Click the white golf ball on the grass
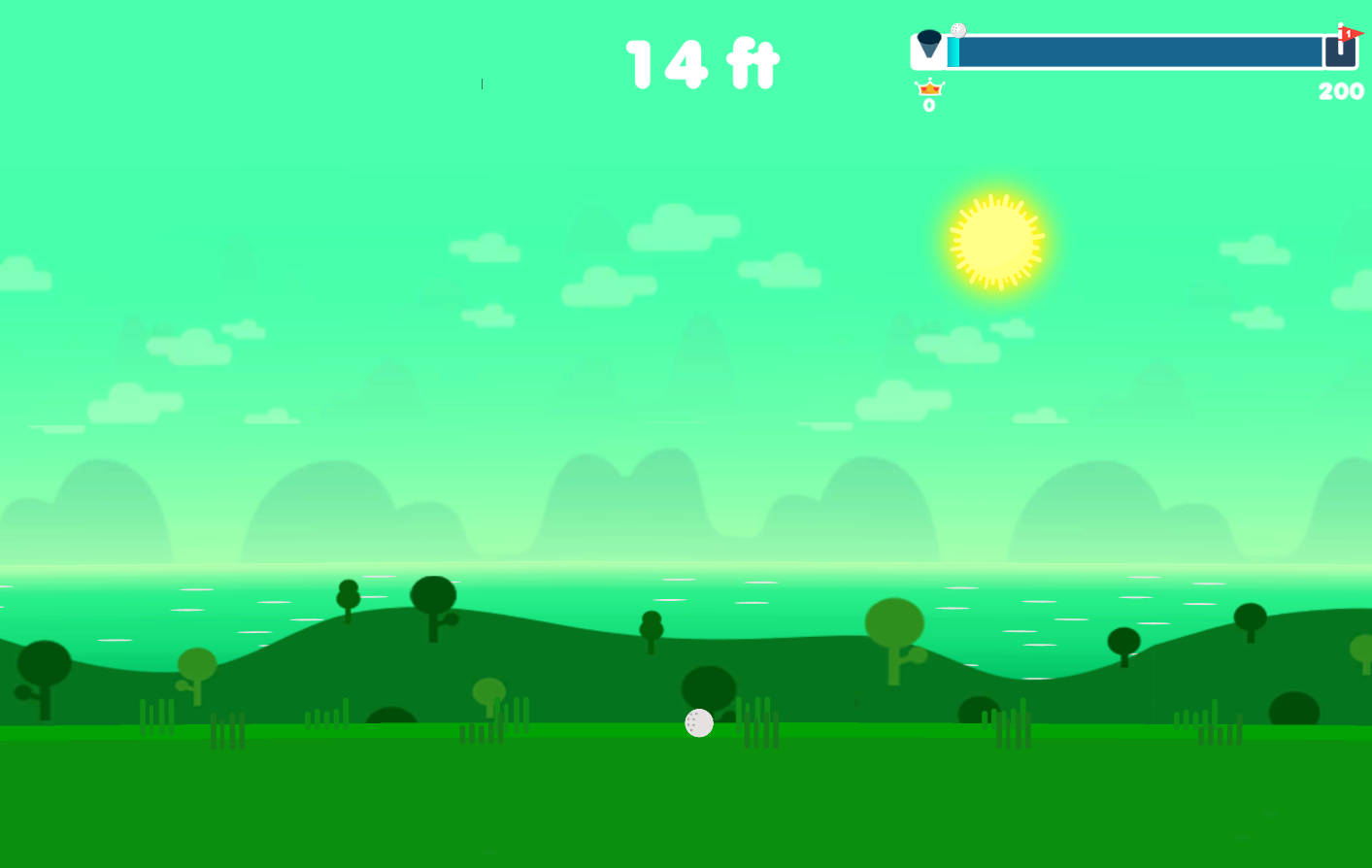 pyautogui.click(x=699, y=722)
